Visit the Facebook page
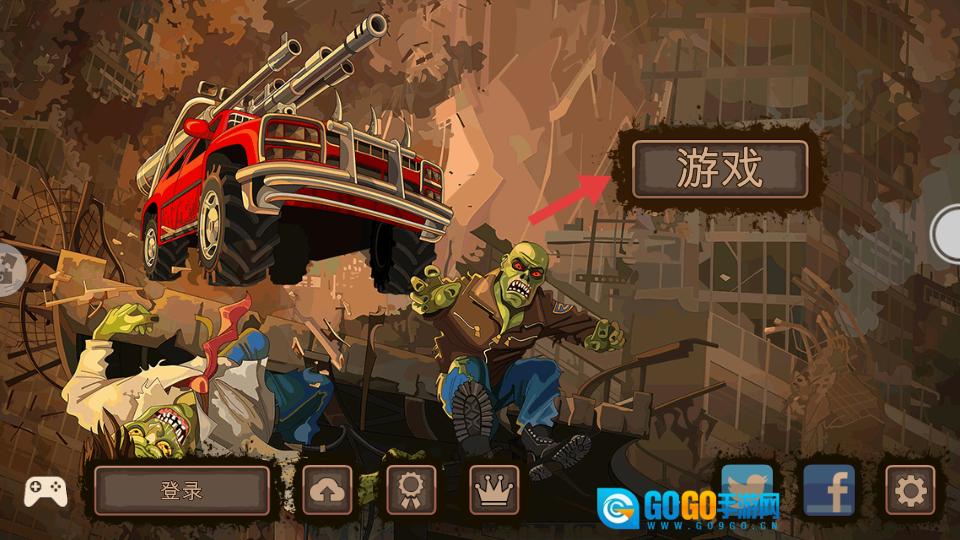Image resolution: width=960 pixels, height=540 pixels. 829,490
